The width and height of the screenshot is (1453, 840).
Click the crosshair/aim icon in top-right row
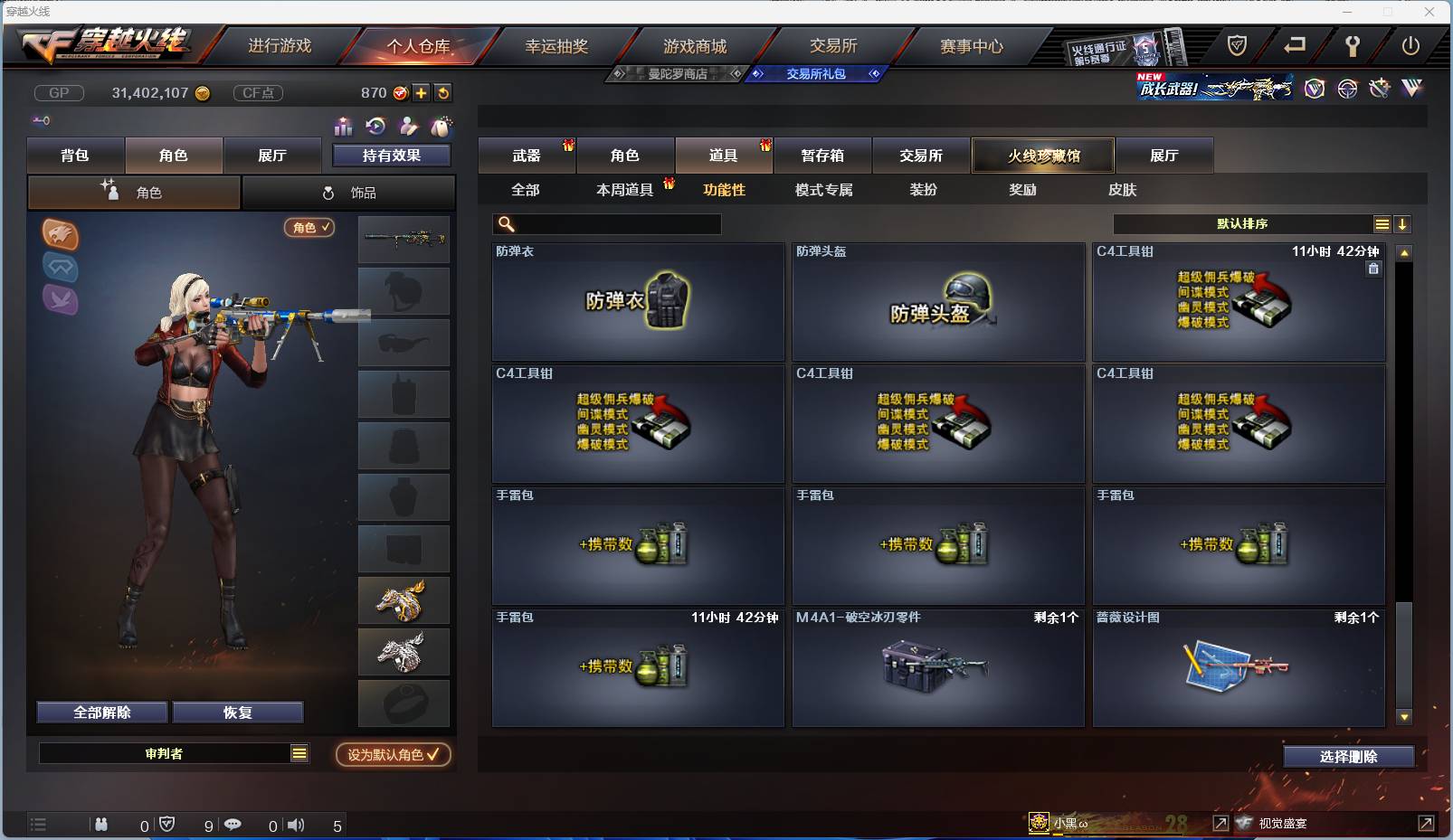click(x=1347, y=89)
